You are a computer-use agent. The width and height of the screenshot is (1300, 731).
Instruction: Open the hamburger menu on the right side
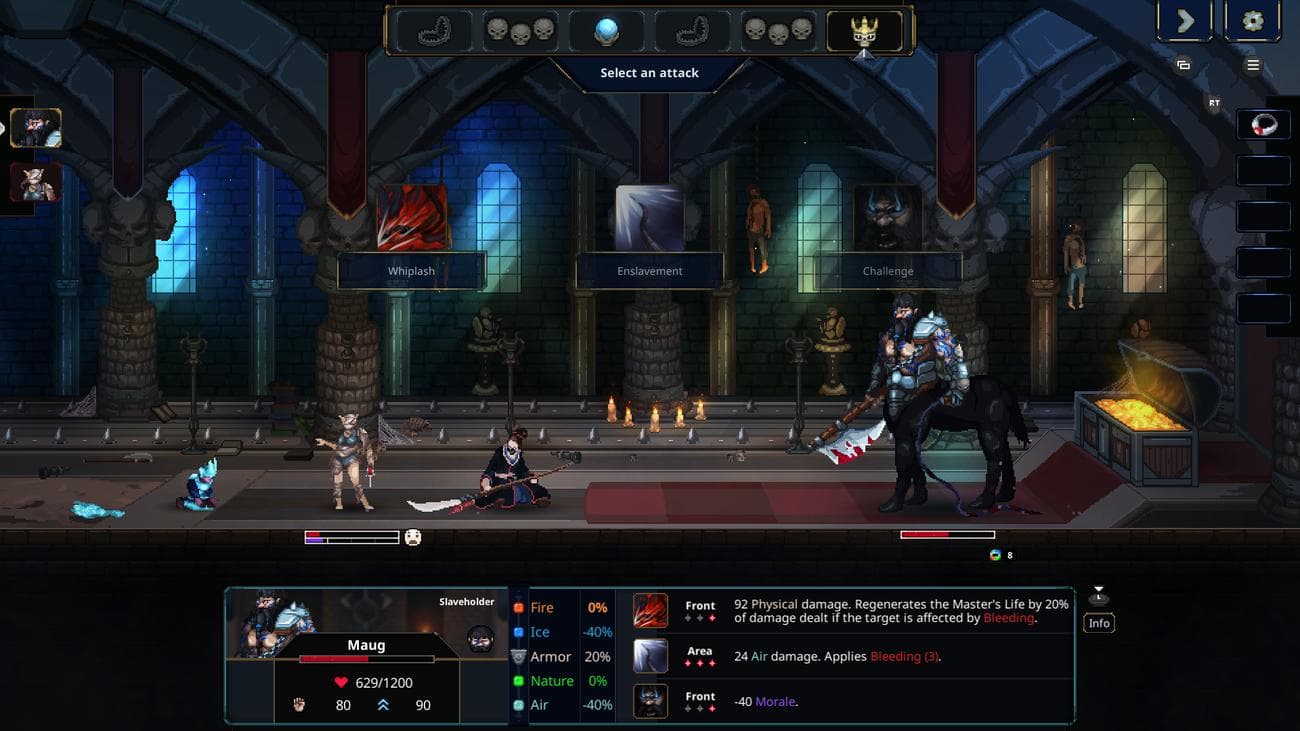(1252, 64)
